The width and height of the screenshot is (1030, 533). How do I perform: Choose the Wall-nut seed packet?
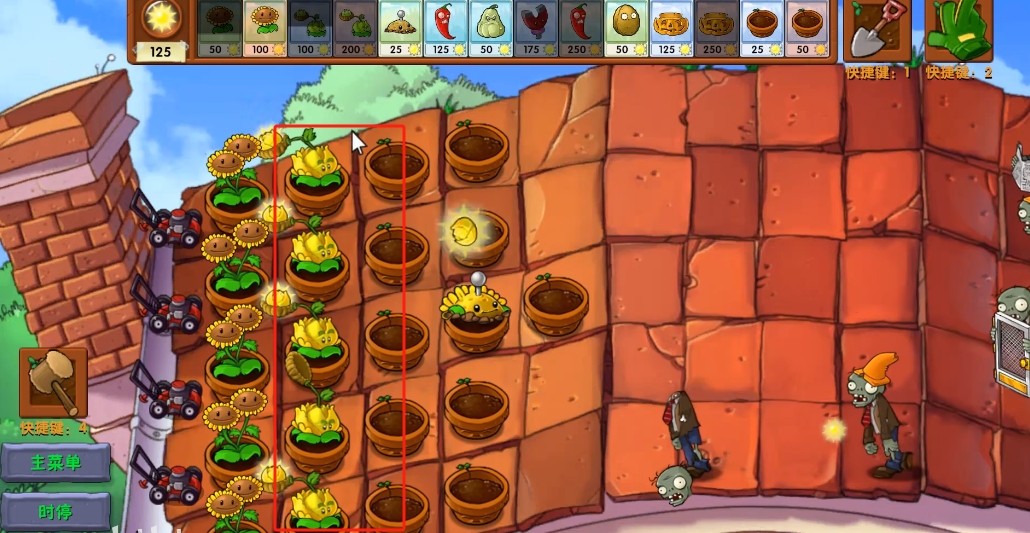625,27
